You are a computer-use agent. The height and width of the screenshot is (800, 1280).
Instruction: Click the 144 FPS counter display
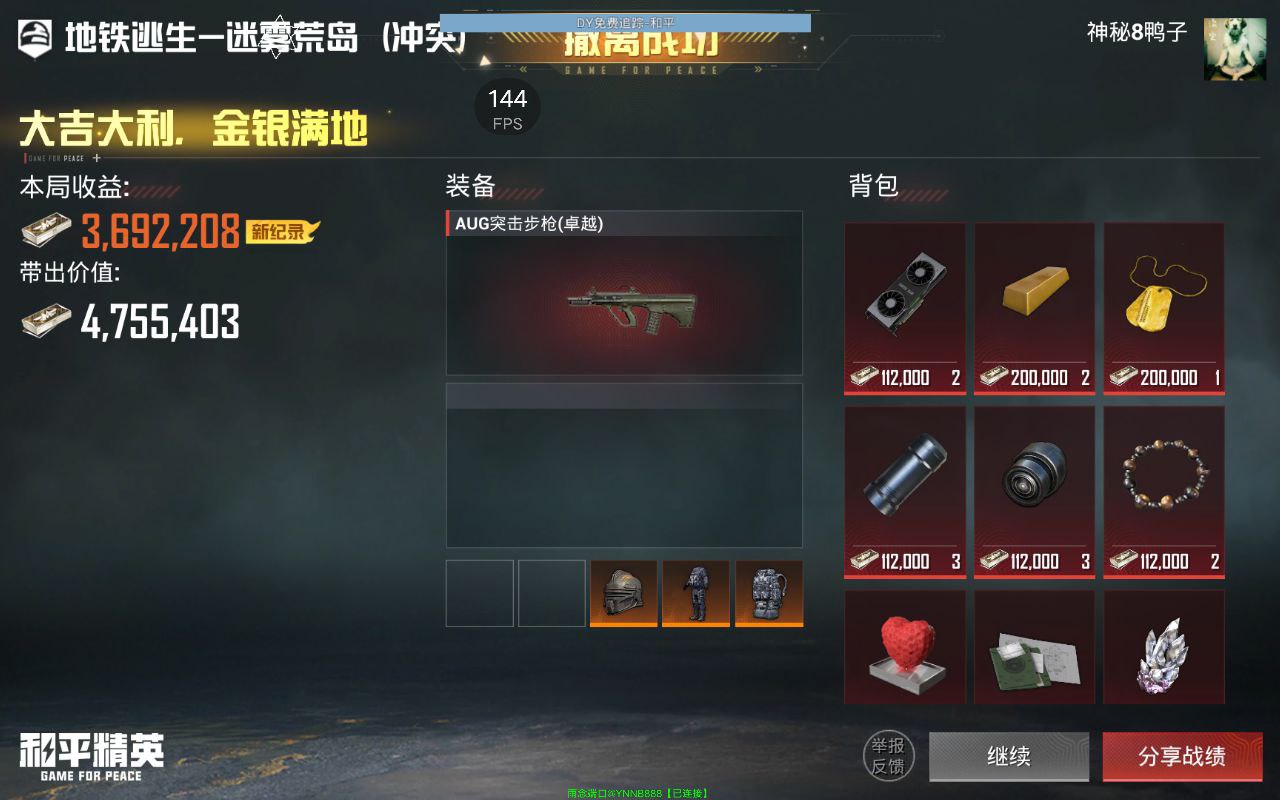(x=508, y=106)
